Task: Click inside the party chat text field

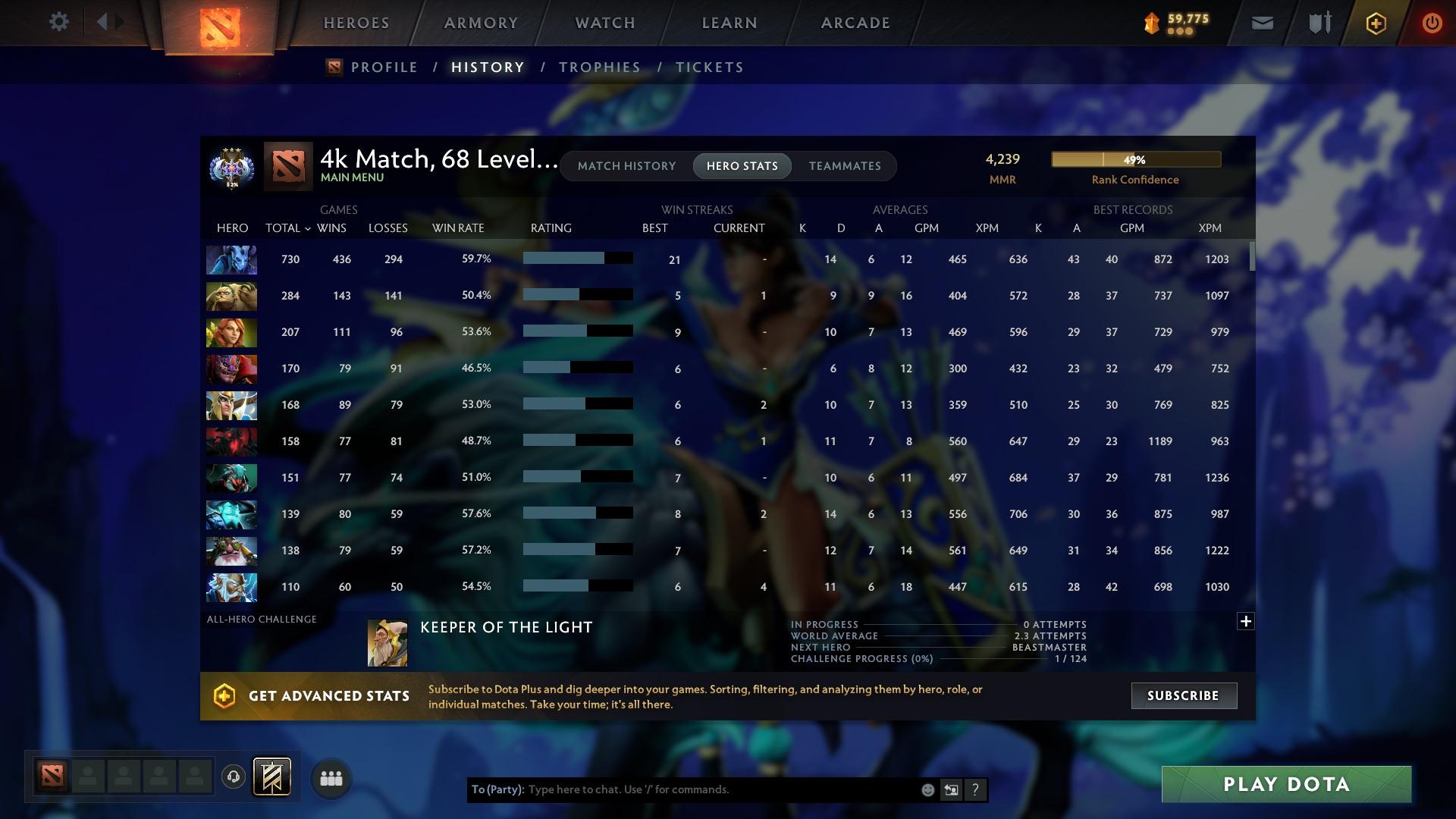Action: pyautogui.click(x=682, y=789)
